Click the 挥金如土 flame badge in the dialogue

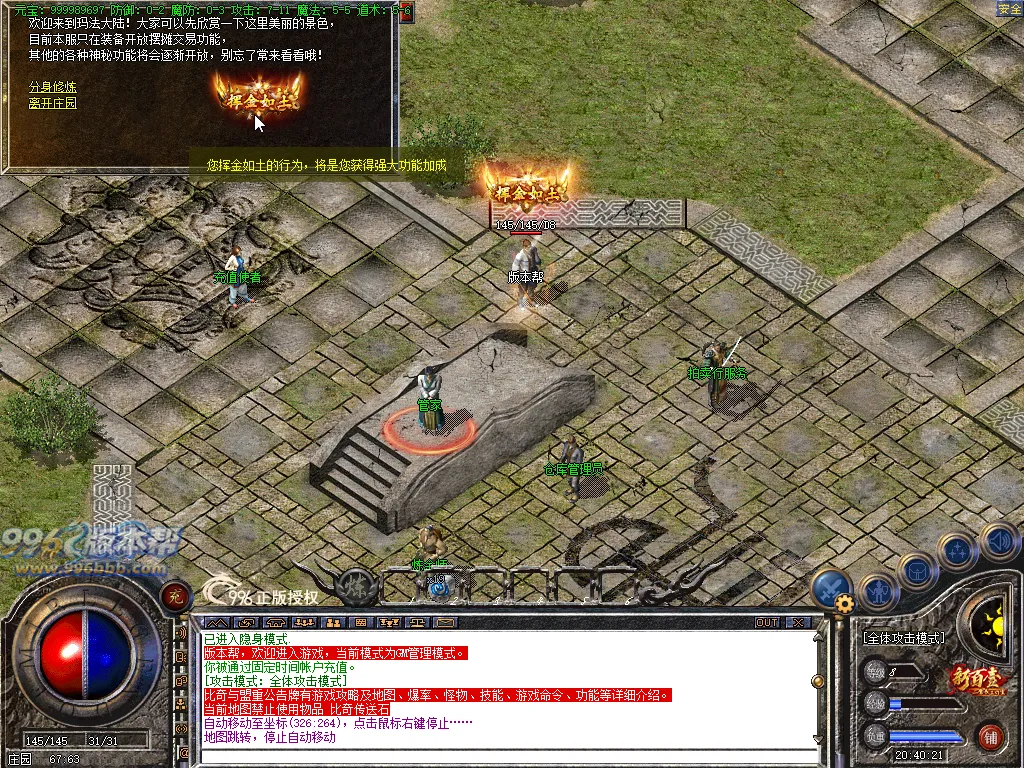(x=258, y=97)
